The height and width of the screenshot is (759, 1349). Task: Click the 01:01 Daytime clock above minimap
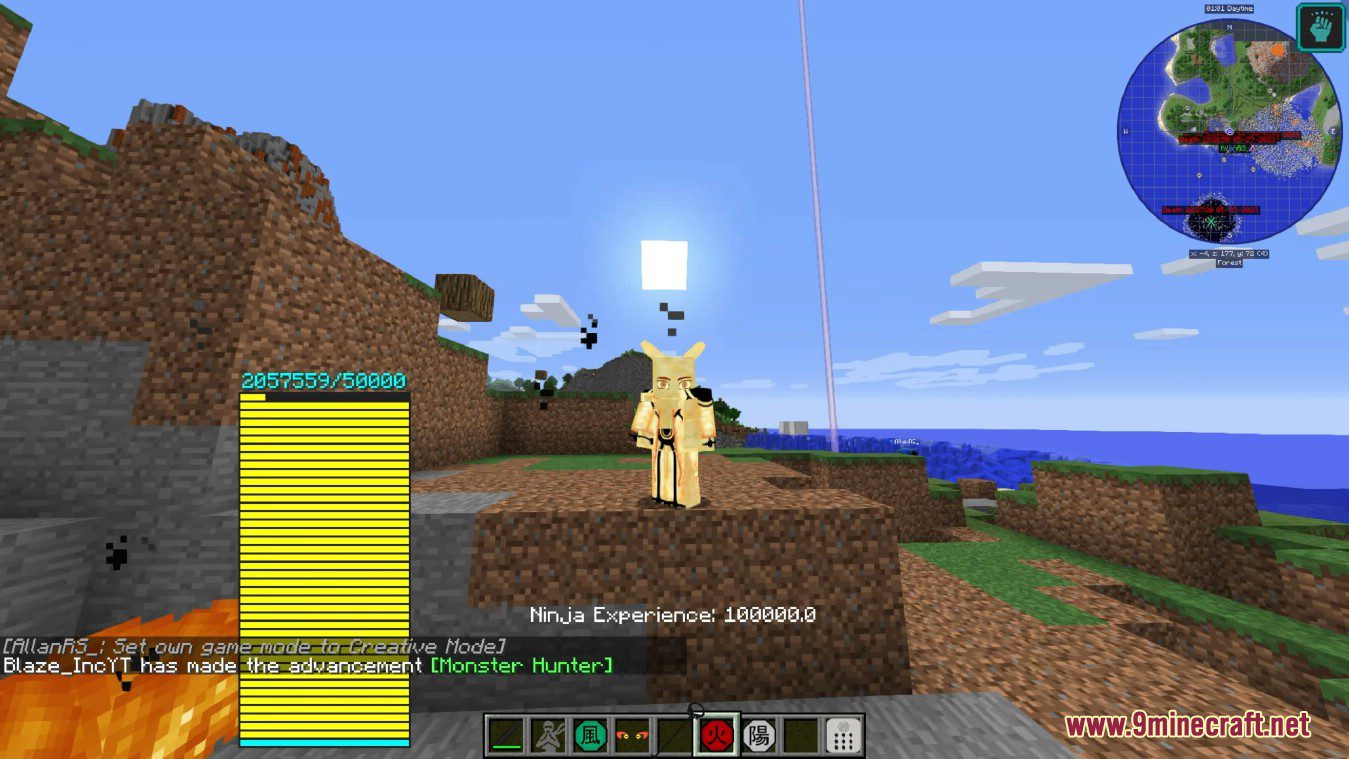[1229, 8]
